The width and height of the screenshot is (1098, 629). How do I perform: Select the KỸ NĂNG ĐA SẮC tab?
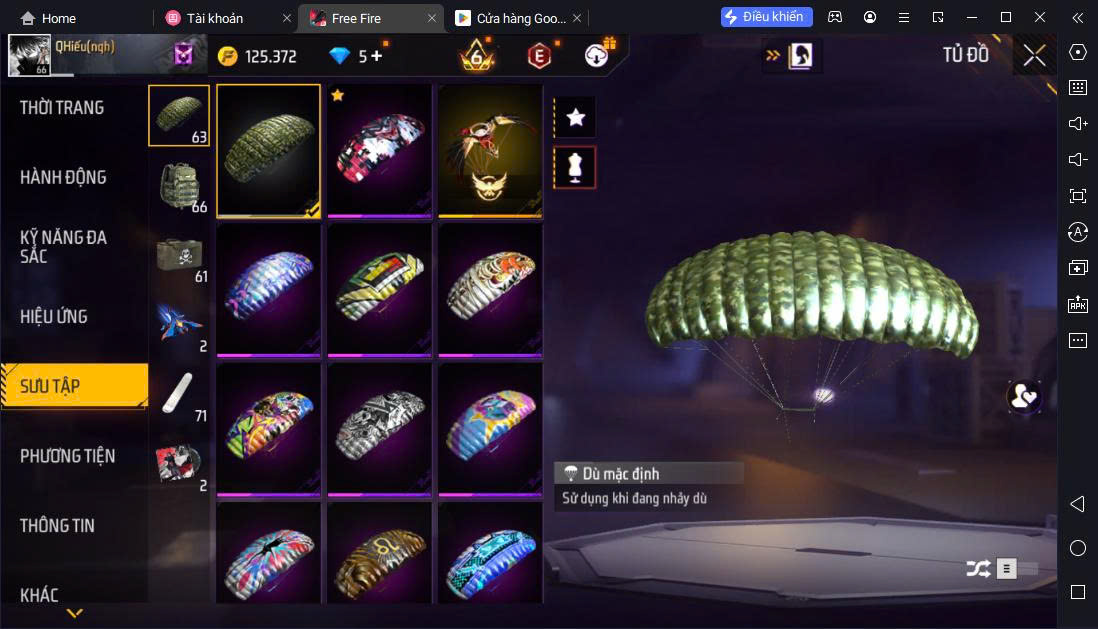[x=63, y=247]
